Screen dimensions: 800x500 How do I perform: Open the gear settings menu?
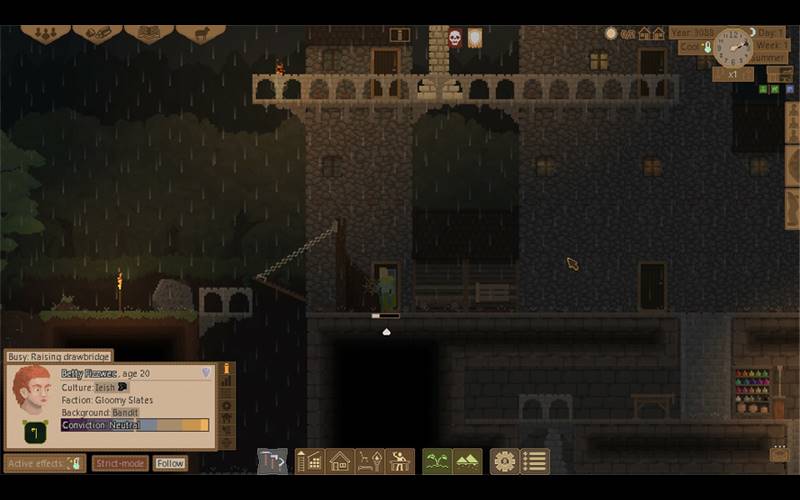pyautogui.click(x=505, y=461)
